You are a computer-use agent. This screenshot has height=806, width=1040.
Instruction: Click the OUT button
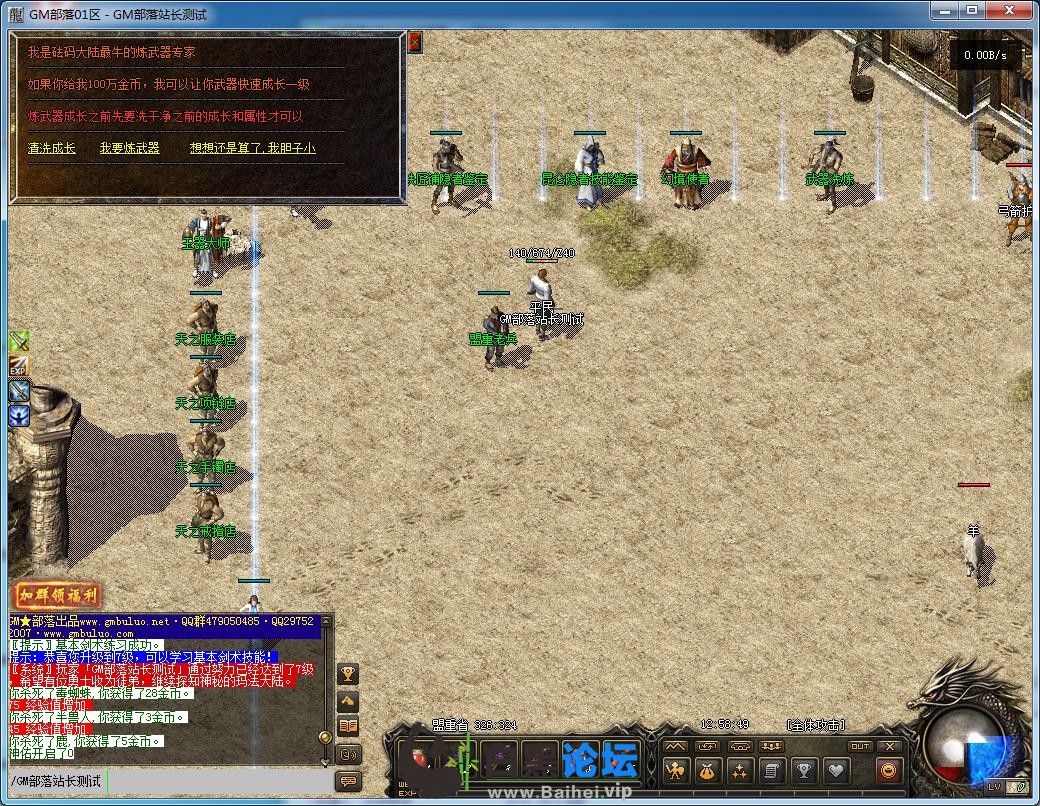pos(860,747)
